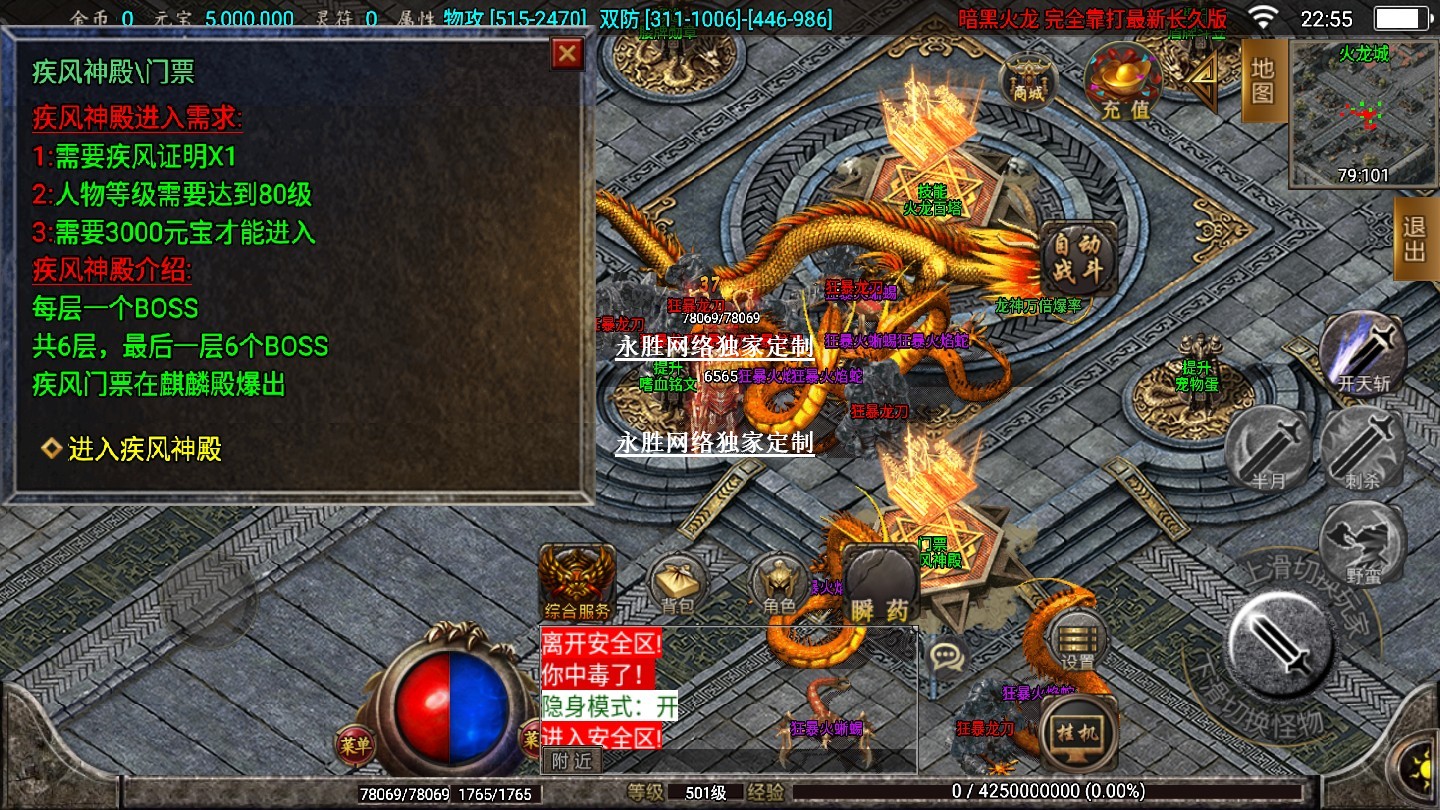The image size is (1440, 810).
Task: Tap the main sword attack button
Action: click(x=1280, y=639)
